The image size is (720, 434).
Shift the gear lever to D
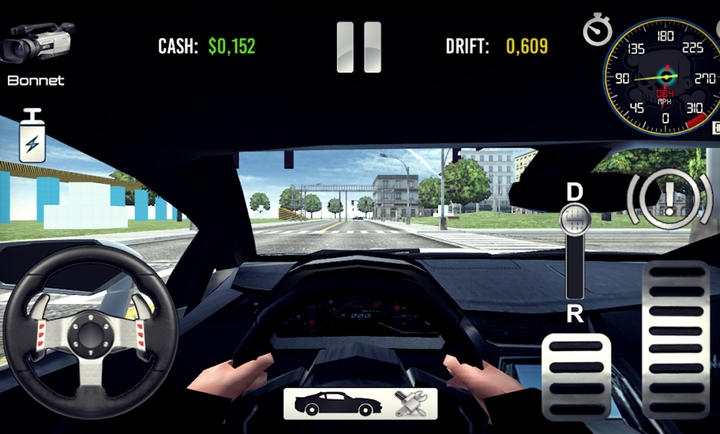(x=574, y=192)
